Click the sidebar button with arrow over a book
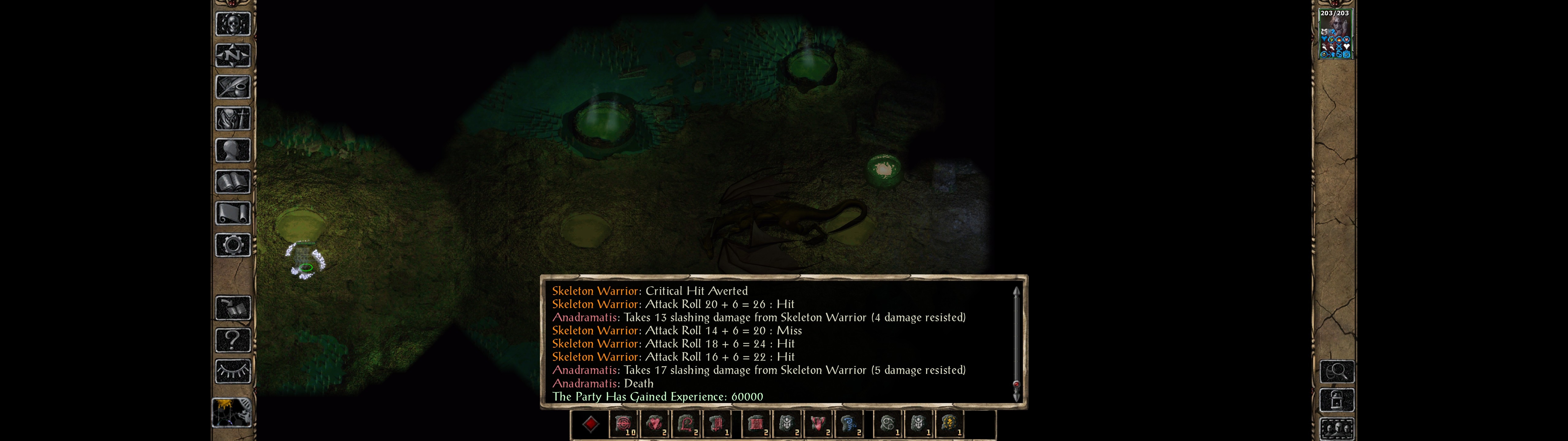This screenshot has width=1568, height=441. [x=232, y=308]
